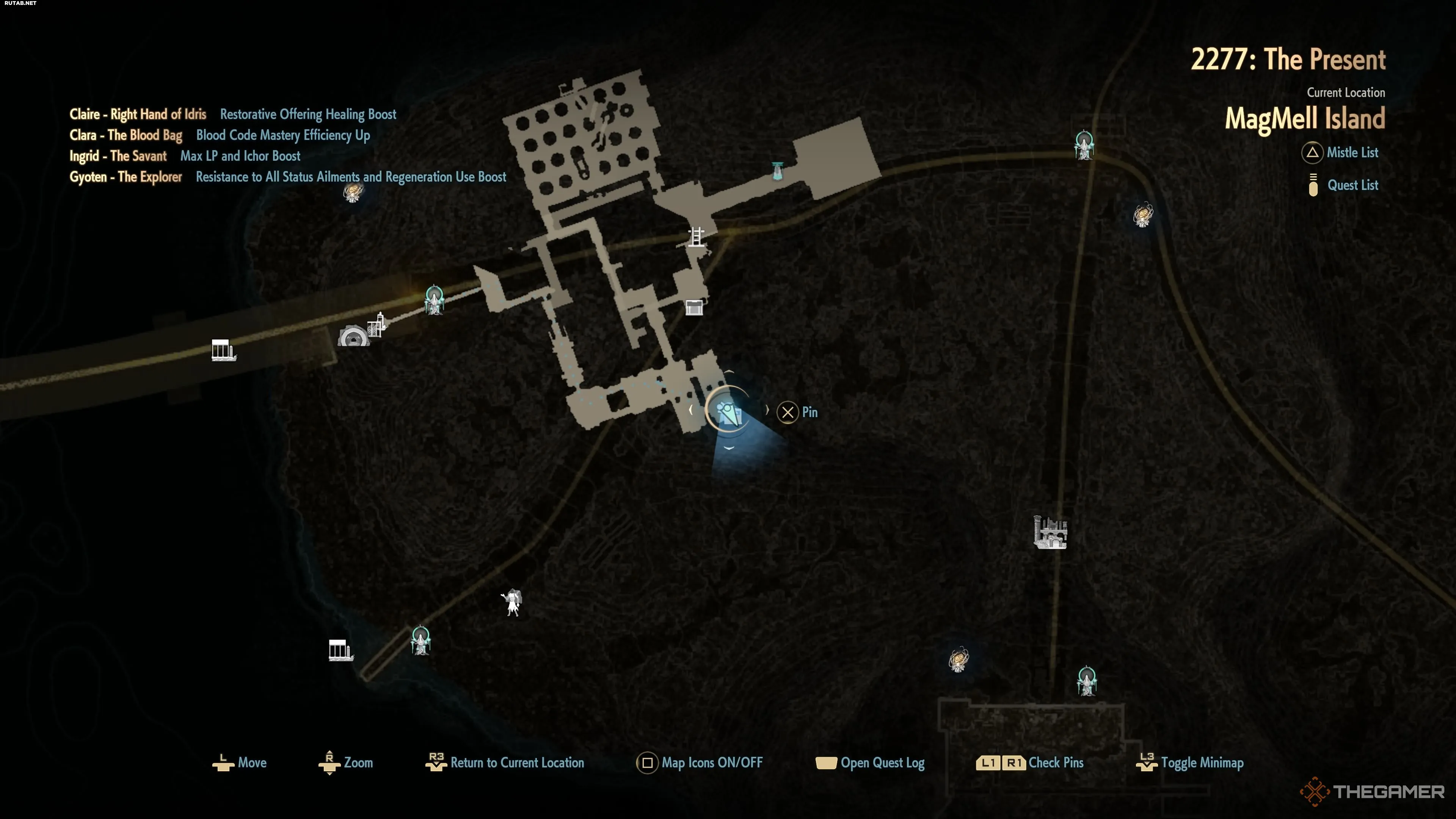Click the Open Quest Log label

[882, 763]
